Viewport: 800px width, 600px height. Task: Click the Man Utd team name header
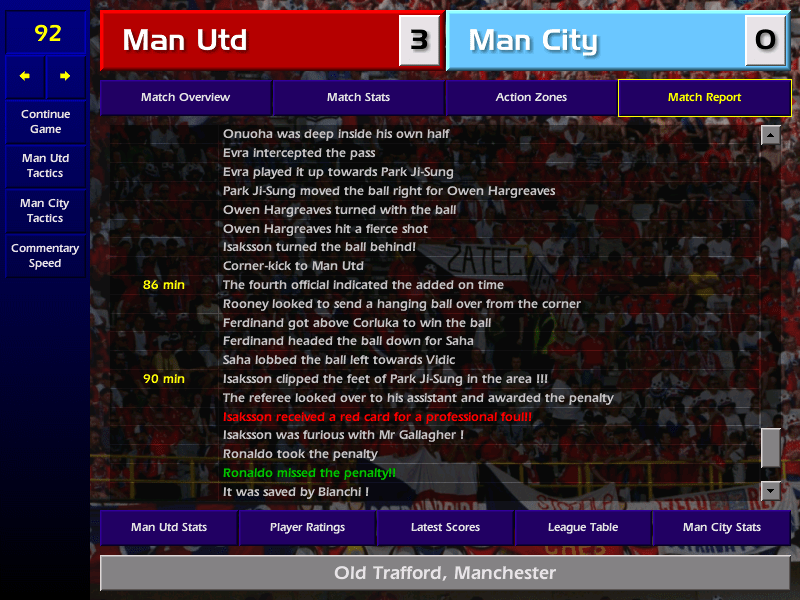250,41
